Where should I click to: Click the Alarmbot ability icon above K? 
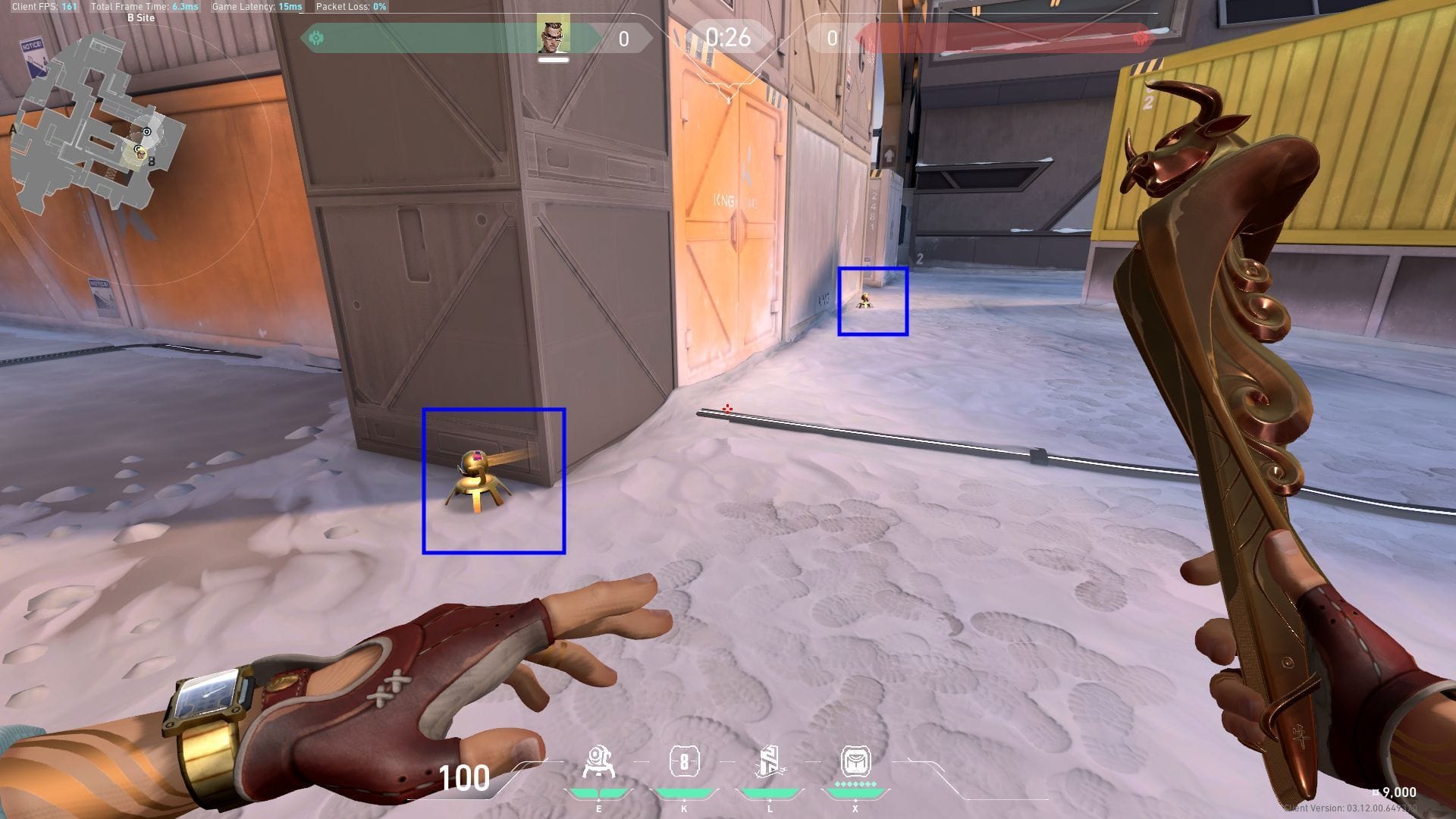[685, 761]
